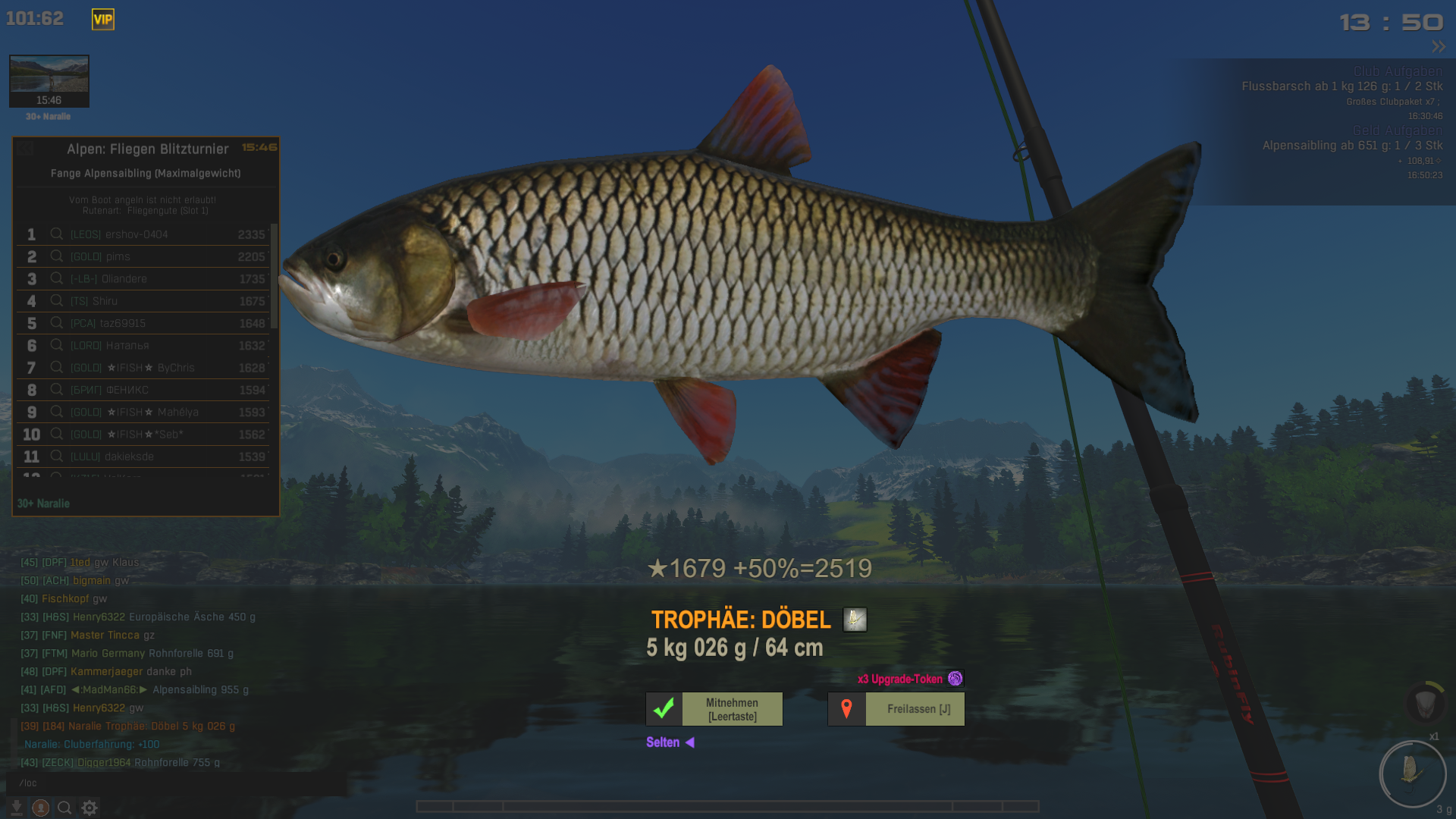This screenshot has width=1456, height=819.
Task: Open the Flussbarsch club task
Action: (x=1341, y=86)
